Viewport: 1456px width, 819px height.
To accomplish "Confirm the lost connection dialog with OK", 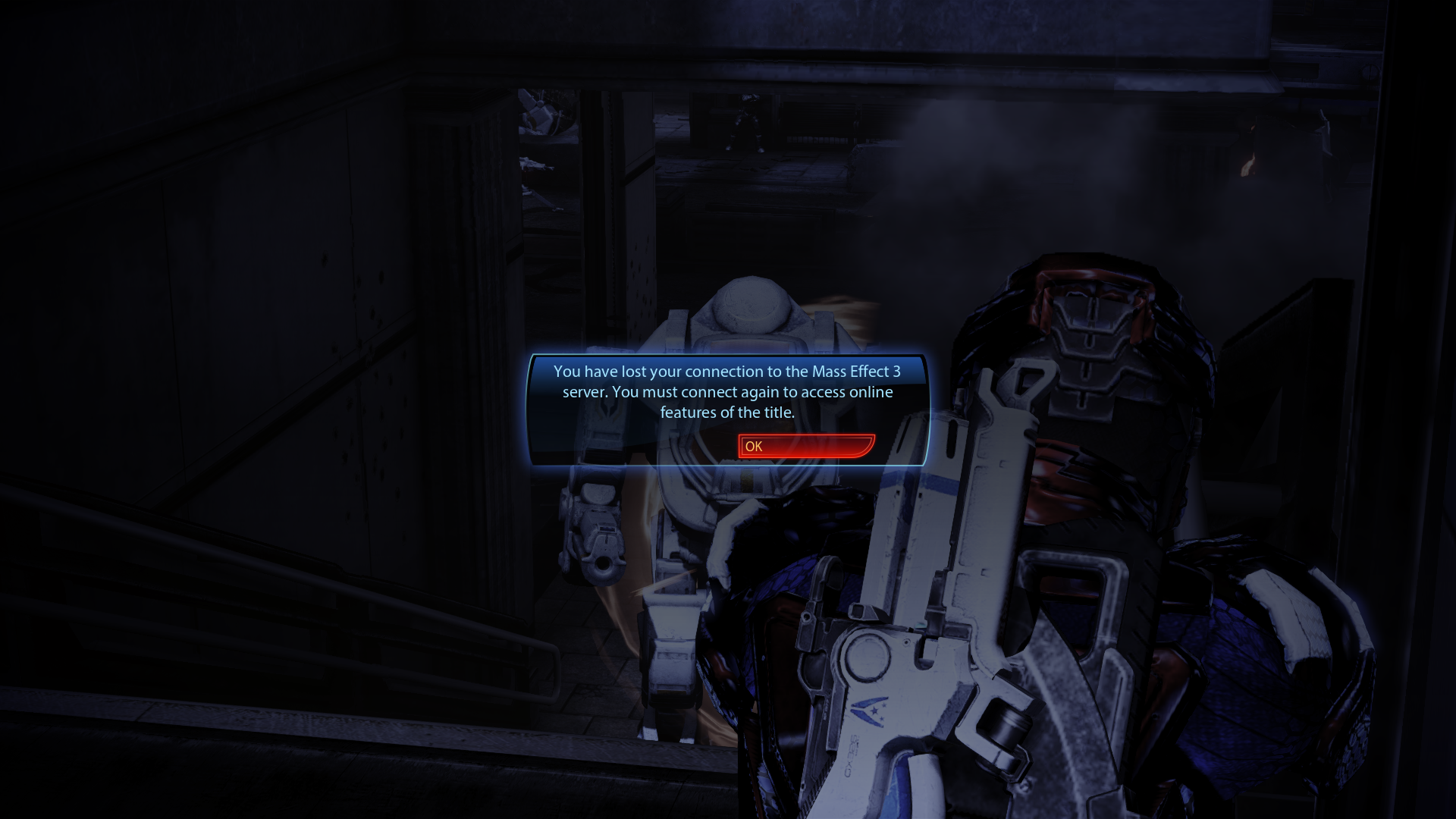I will tap(806, 446).
